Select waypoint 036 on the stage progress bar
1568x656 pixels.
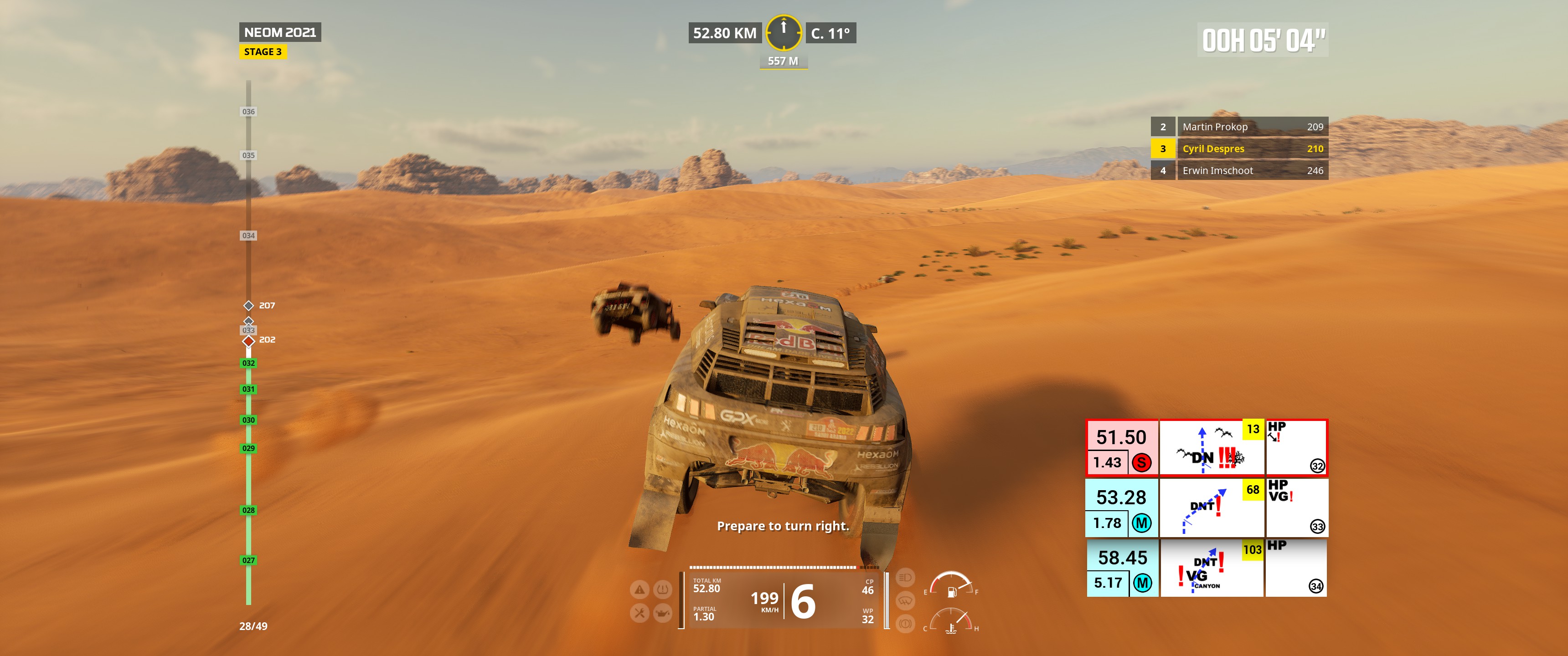248,111
